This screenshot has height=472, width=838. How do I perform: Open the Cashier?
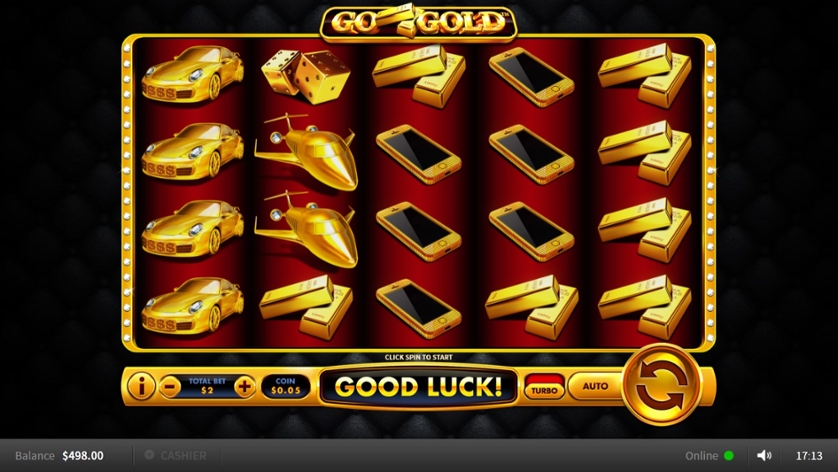tap(176, 455)
